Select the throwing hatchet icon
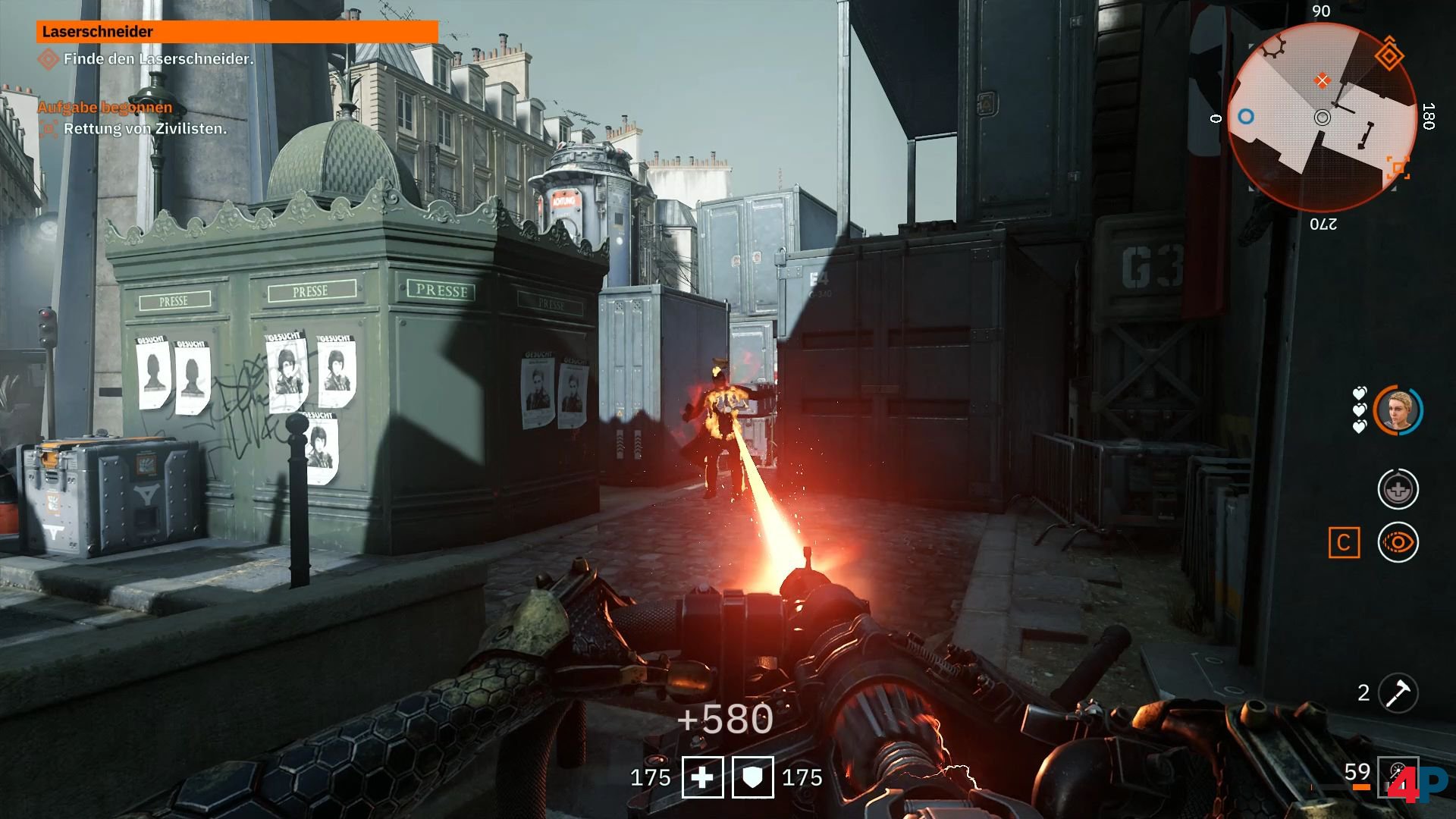The width and height of the screenshot is (1456, 819). click(x=1398, y=692)
